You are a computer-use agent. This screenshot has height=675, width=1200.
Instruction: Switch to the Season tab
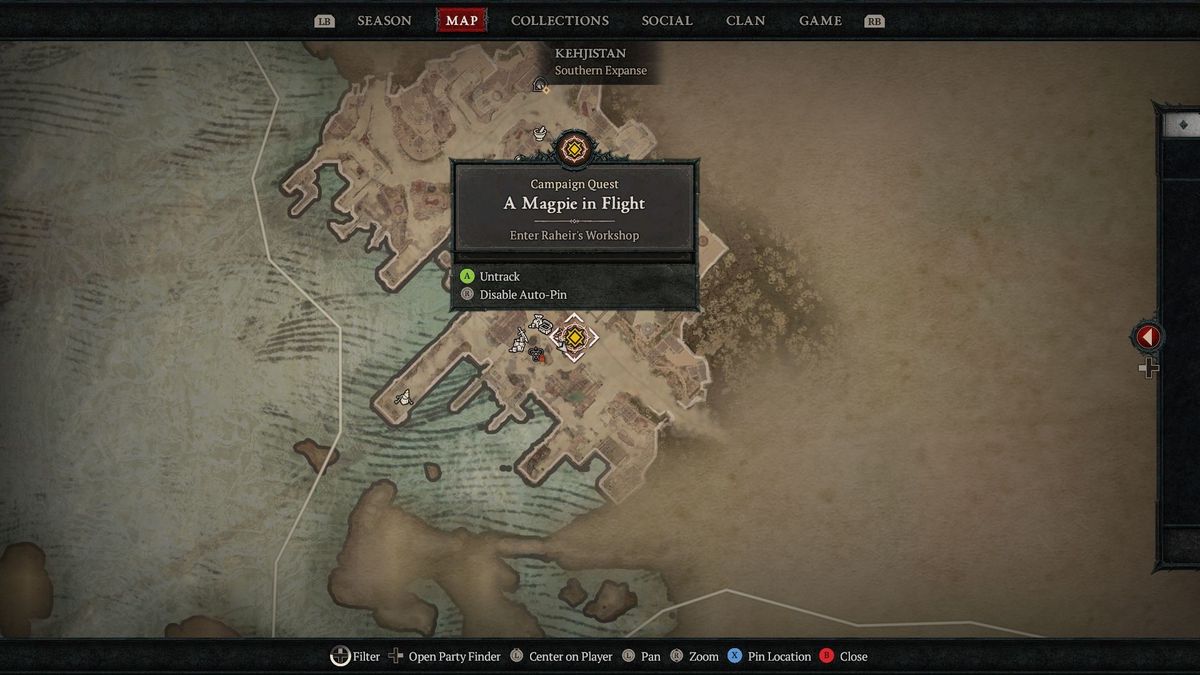coord(384,21)
